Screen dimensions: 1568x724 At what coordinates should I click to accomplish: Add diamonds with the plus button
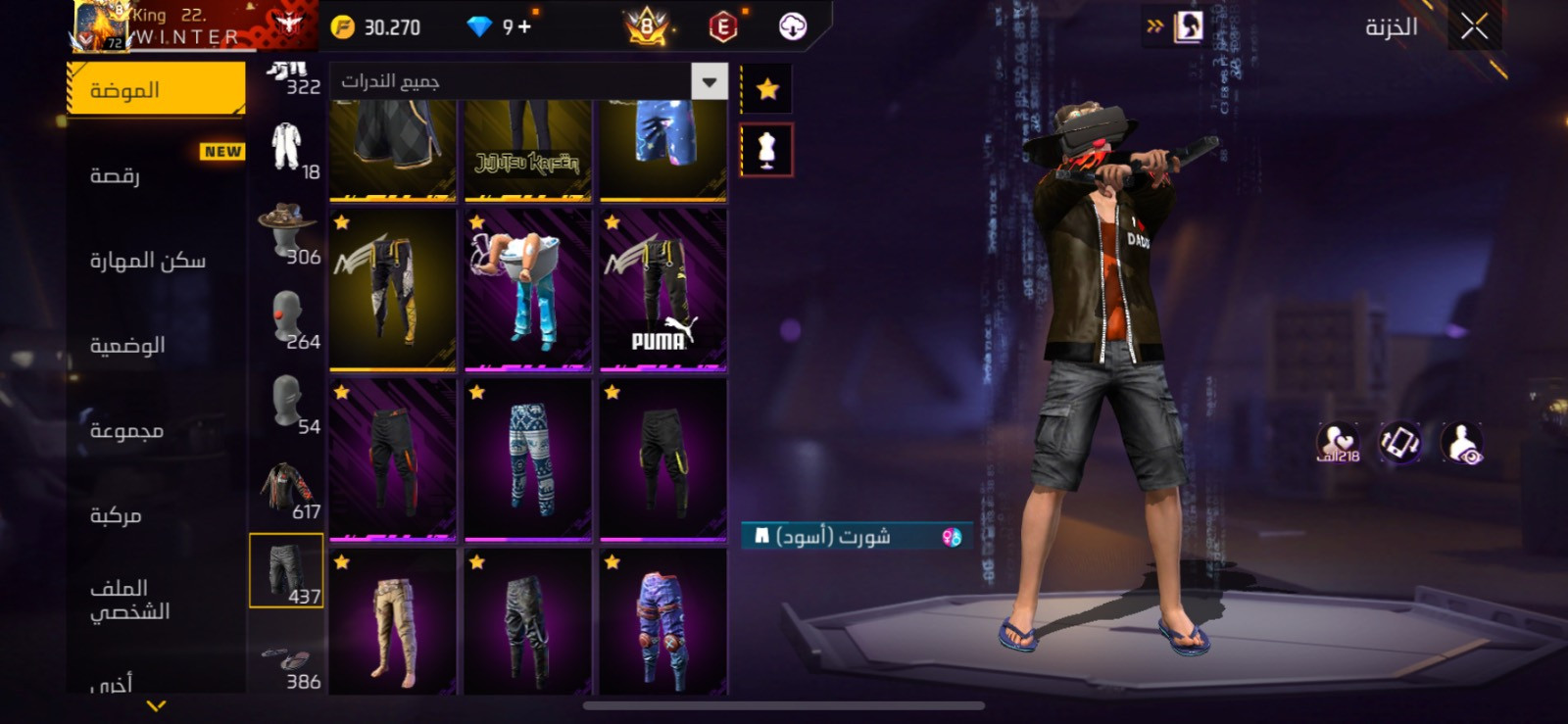tap(524, 26)
